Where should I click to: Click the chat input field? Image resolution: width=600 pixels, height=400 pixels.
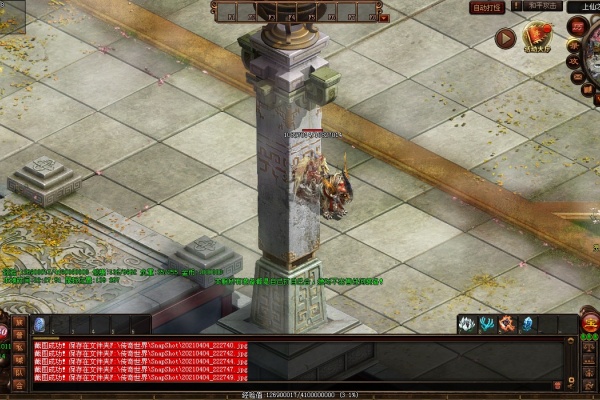click(300, 386)
